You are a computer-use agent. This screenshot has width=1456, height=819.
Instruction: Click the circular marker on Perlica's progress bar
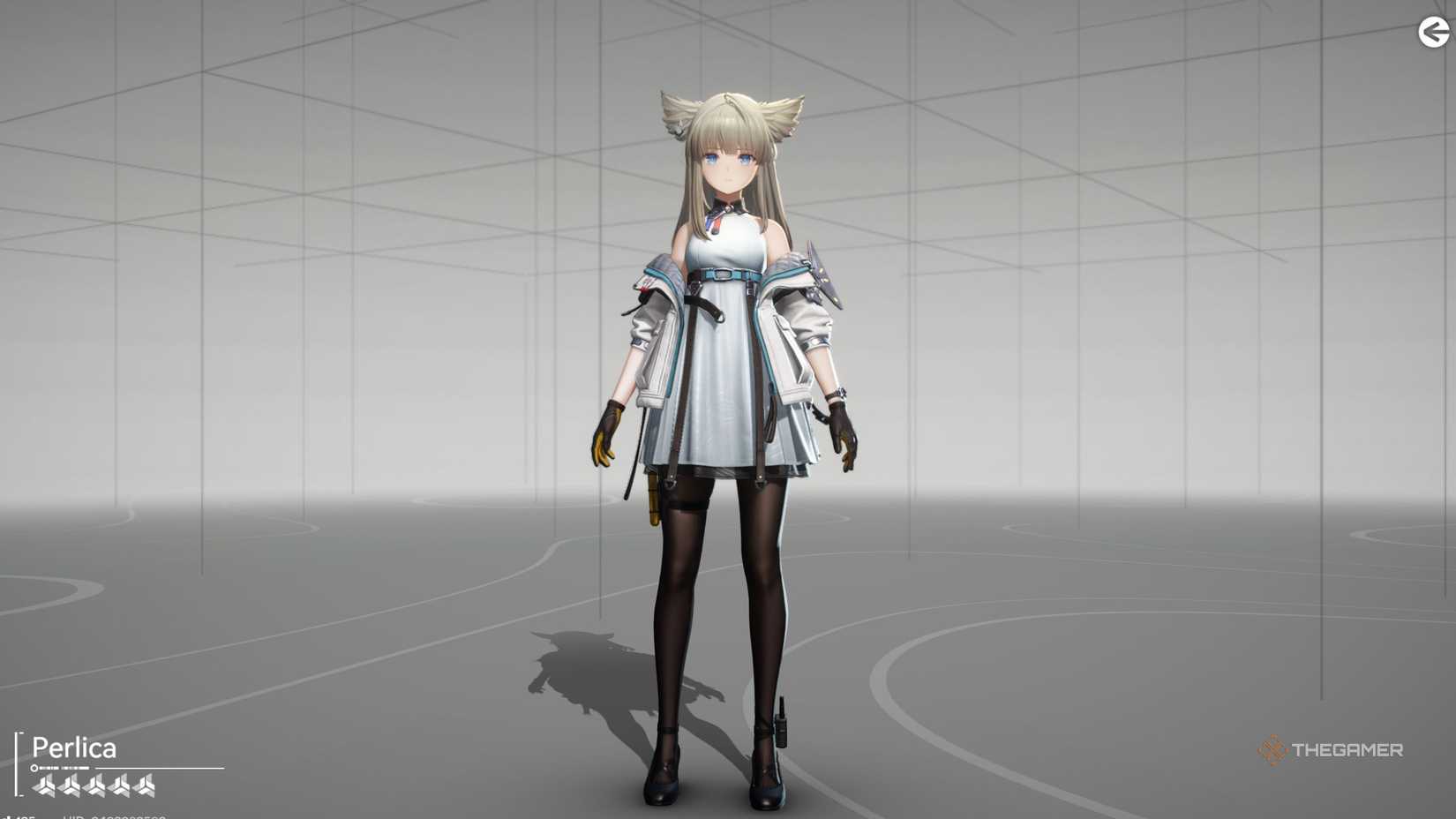(x=34, y=768)
